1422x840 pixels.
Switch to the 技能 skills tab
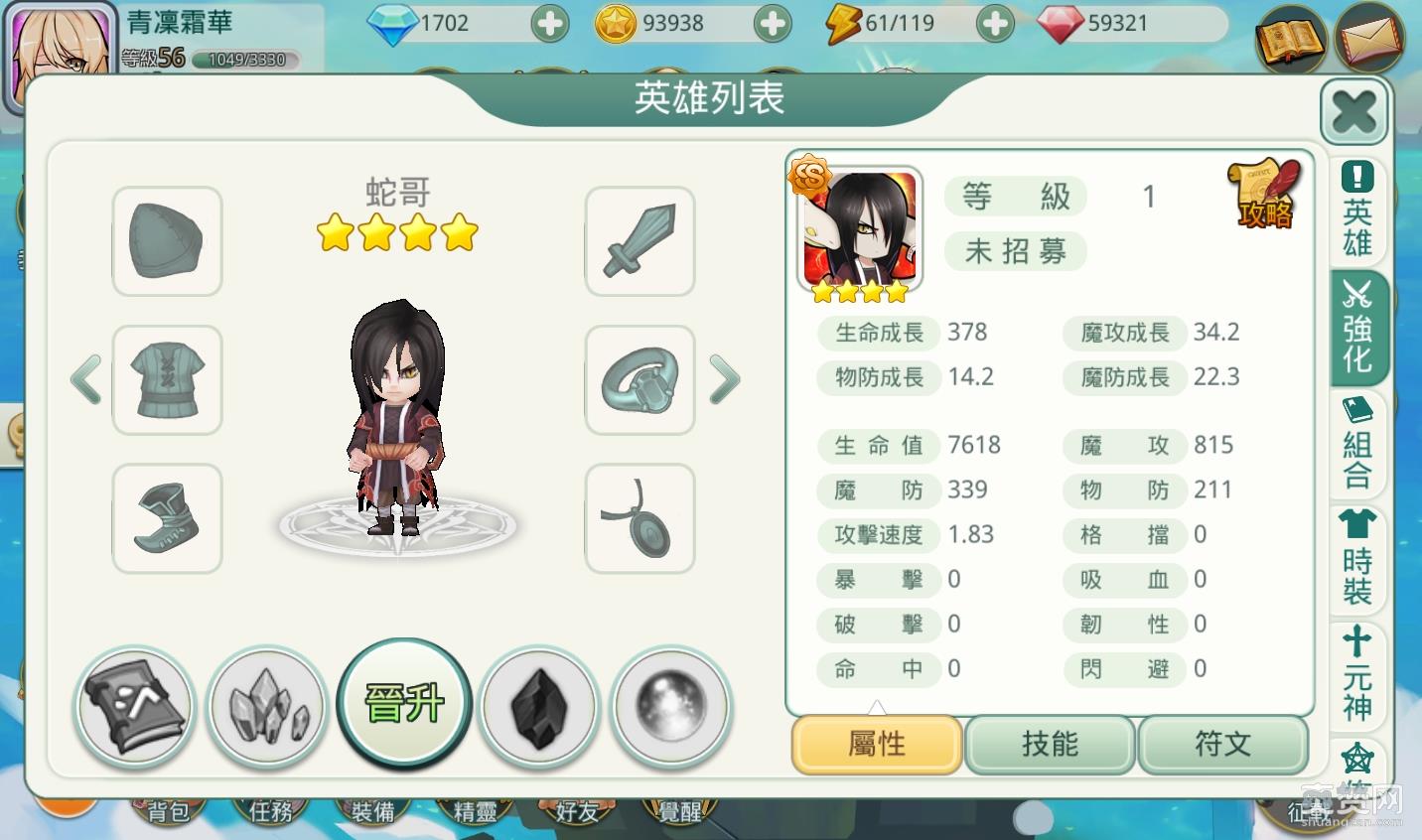coord(1050,744)
